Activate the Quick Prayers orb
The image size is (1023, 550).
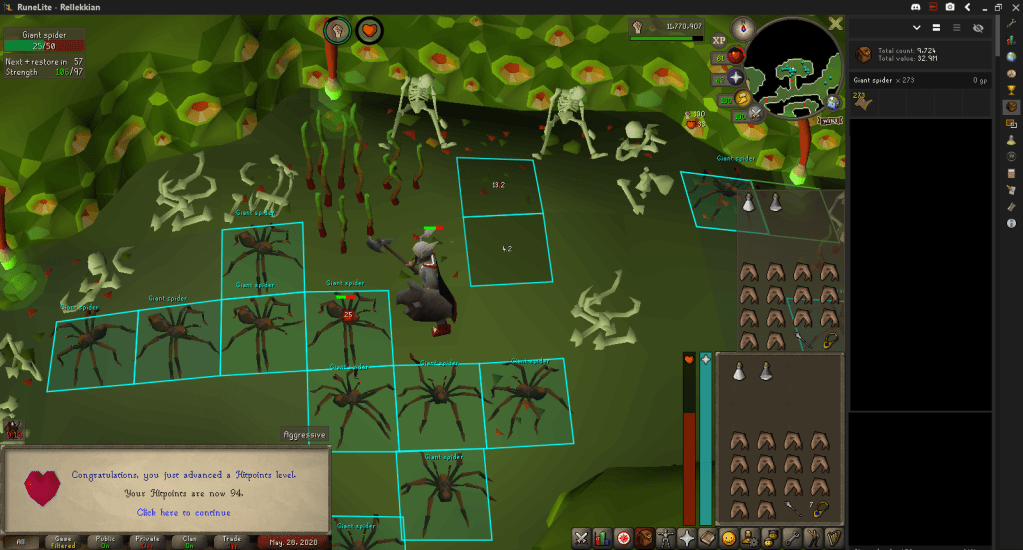tap(735, 77)
